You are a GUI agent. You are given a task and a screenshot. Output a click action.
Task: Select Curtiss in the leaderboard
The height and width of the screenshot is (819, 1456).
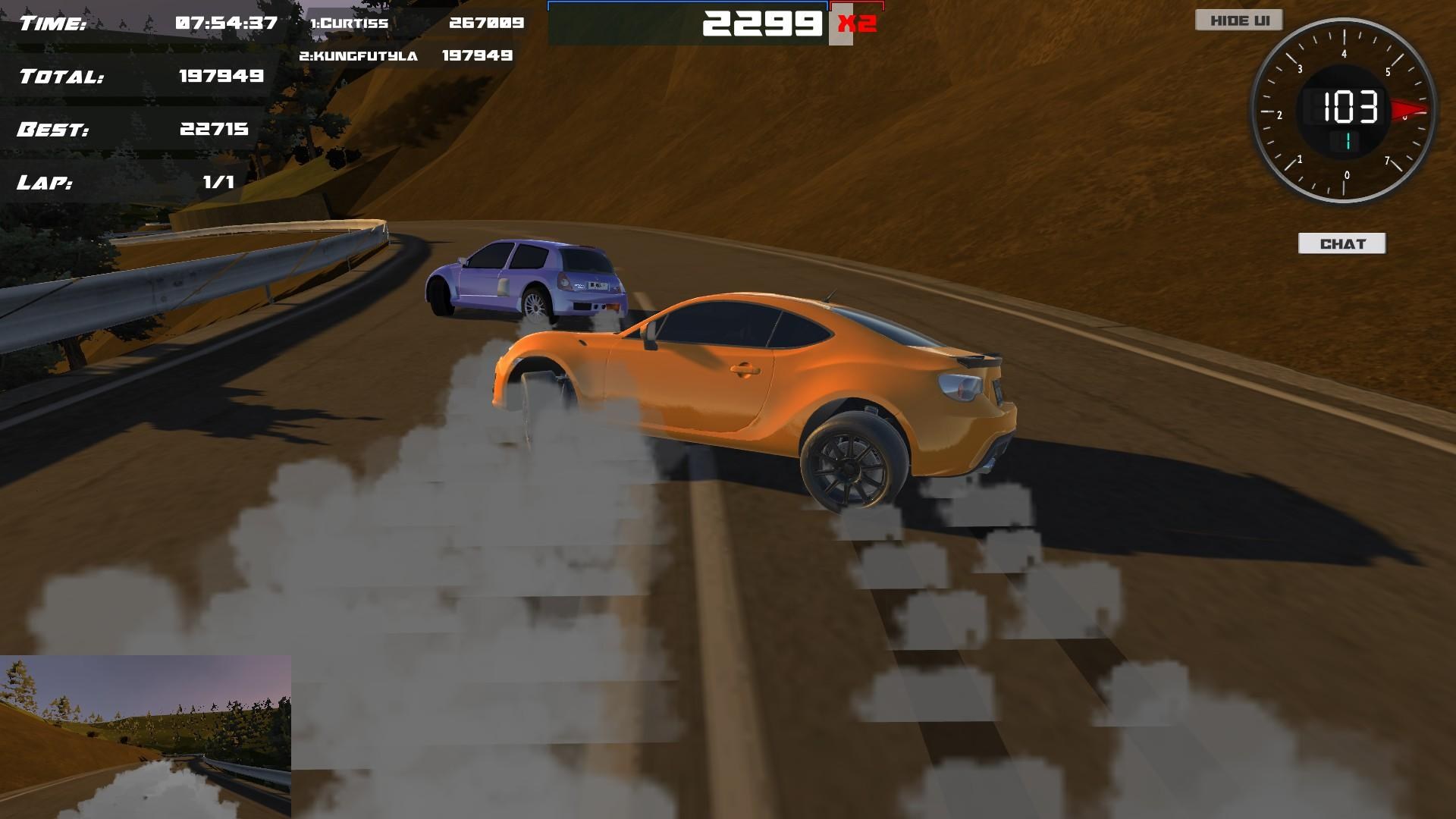tap(350, 24)
